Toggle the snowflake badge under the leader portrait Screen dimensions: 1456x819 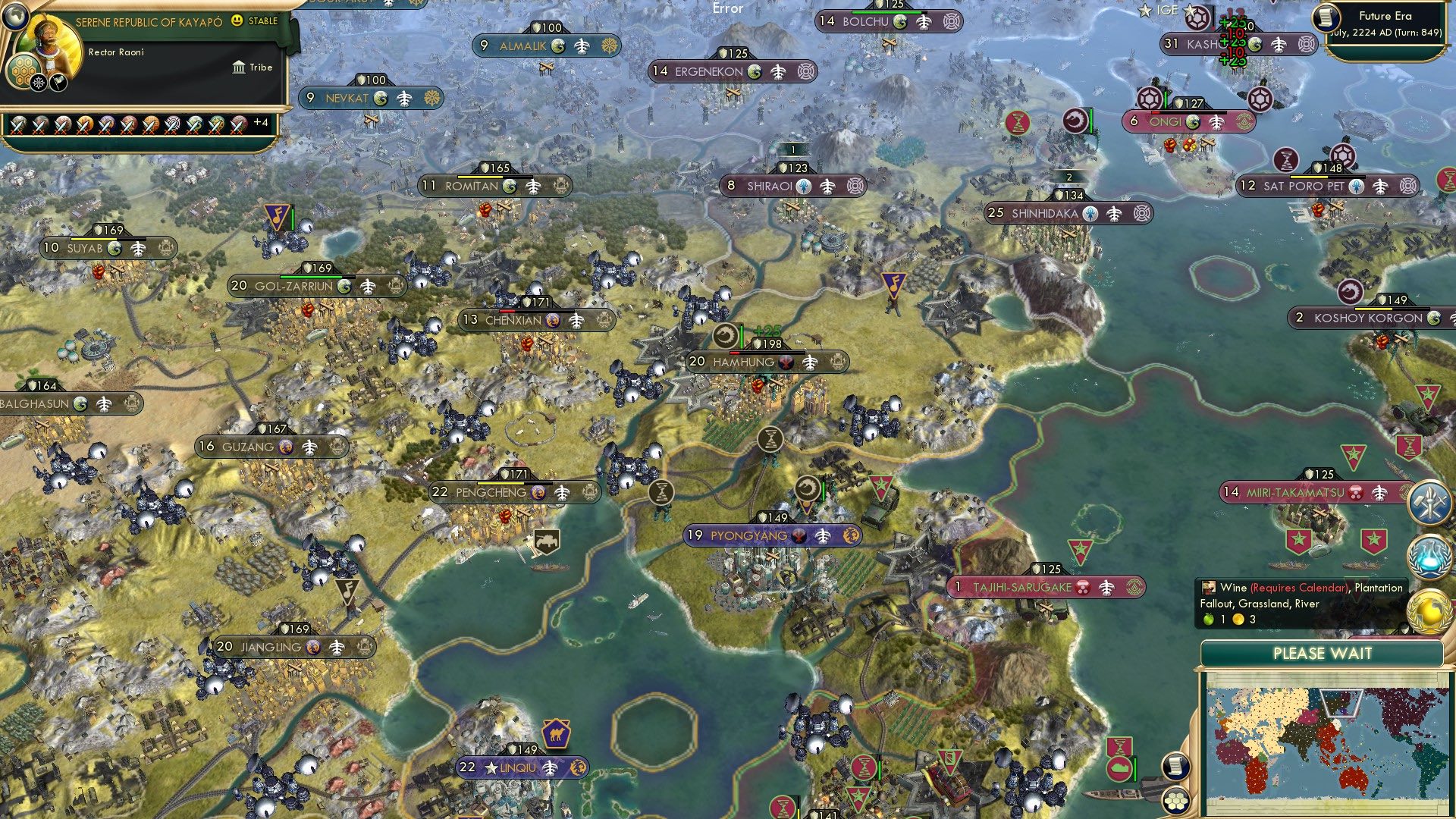click(x=38, y=82)
